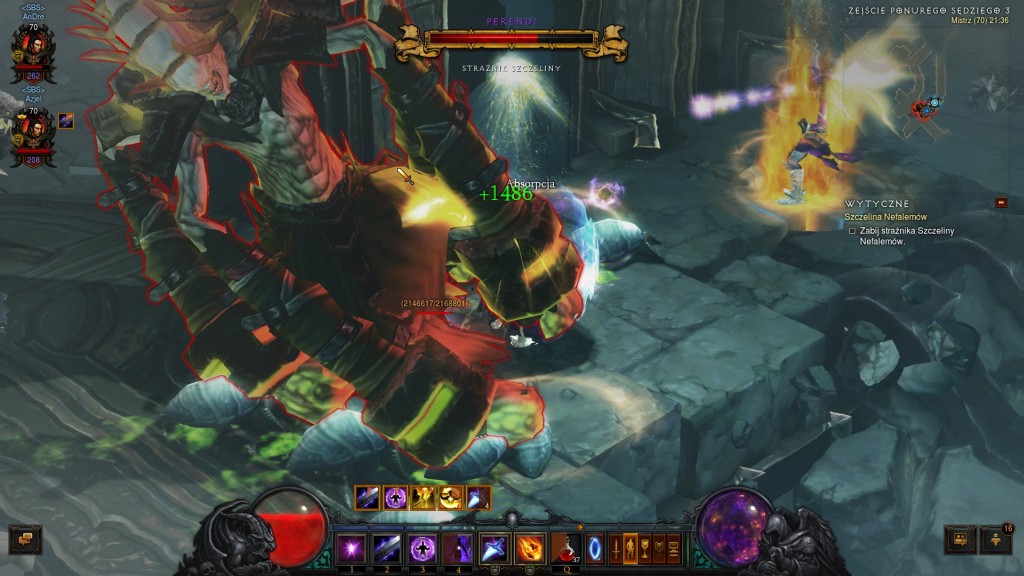Collapse the Wytyczne objectives tracker
Viewport: 1024px width, 576px height.
[x=1002, y=203]
